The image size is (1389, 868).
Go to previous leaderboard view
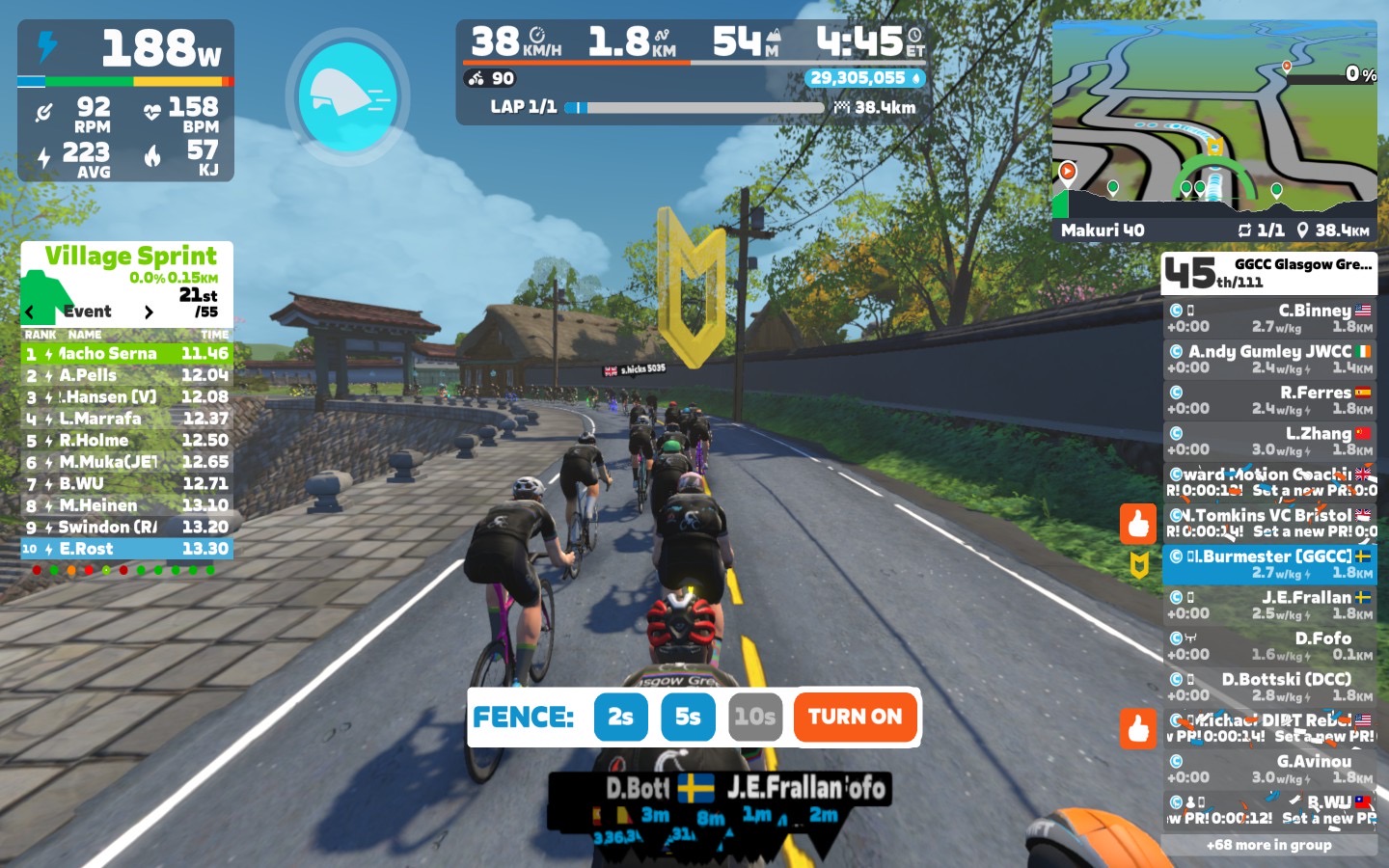30,312
